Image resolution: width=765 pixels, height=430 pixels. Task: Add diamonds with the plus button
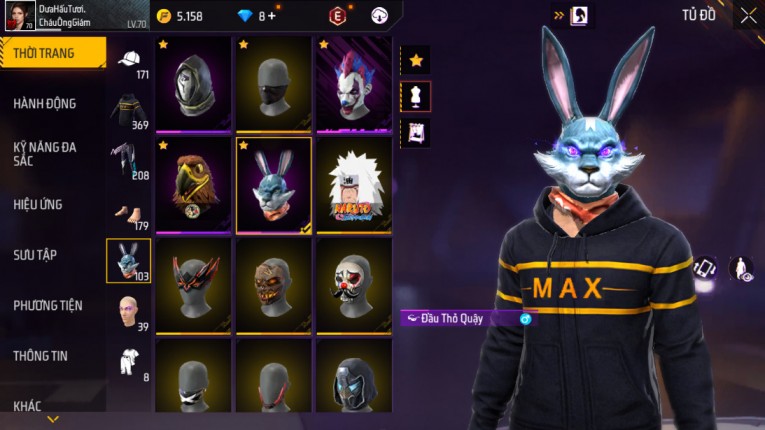(273, 16)
